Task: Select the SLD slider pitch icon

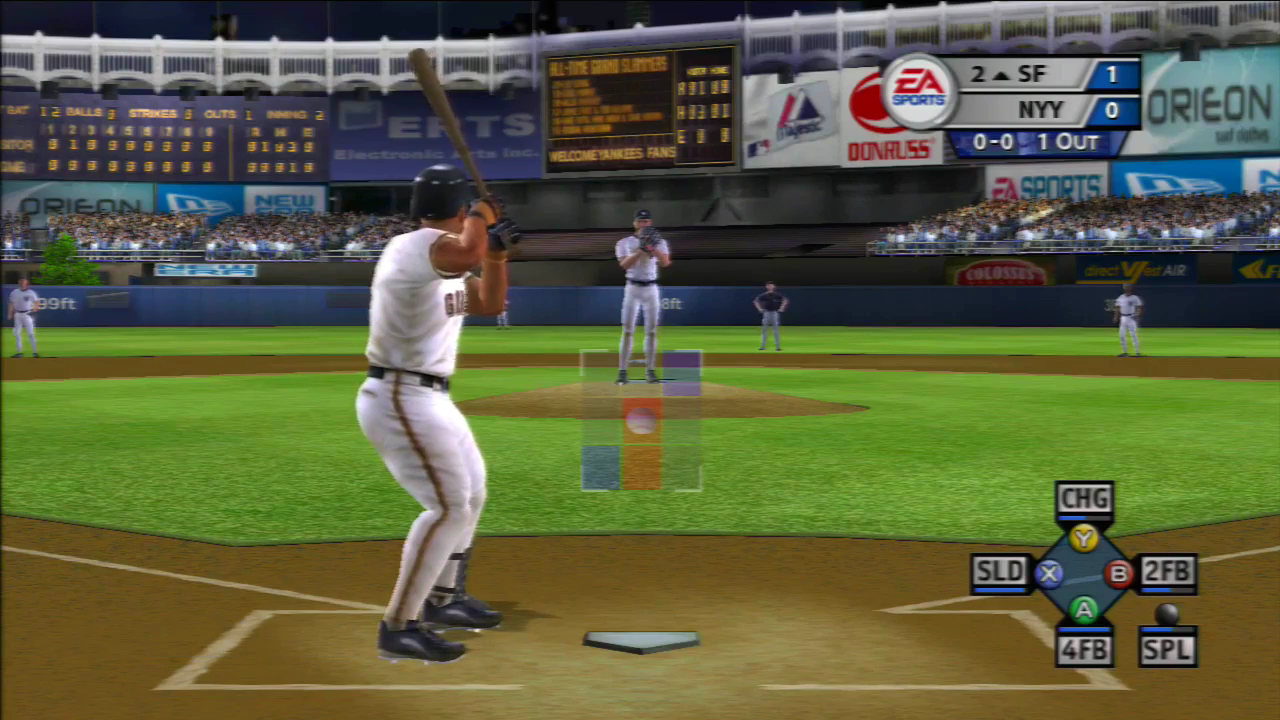Action: [x=1000, y=572]
